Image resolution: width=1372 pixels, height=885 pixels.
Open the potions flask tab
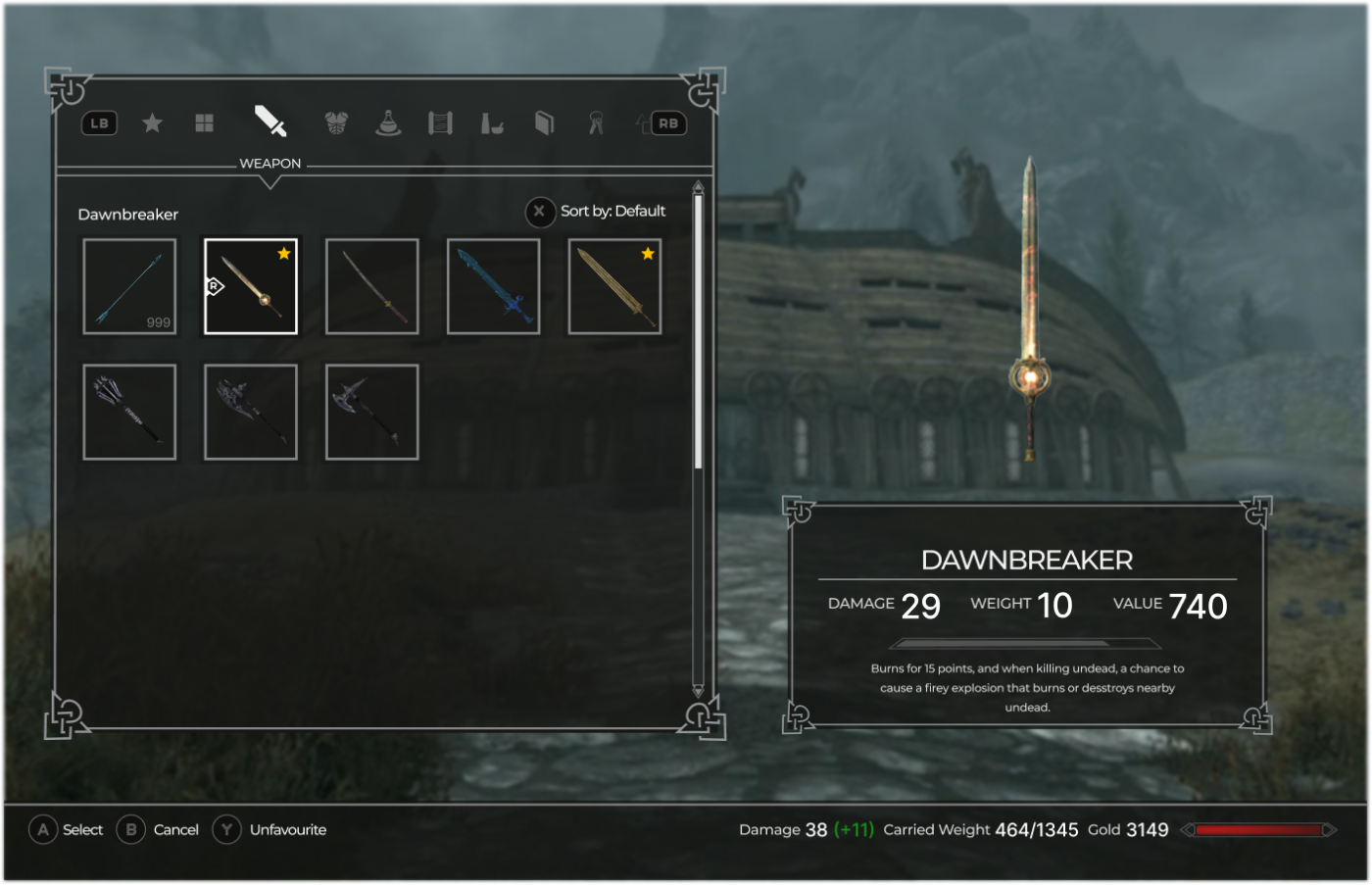(x=388, y=123)
